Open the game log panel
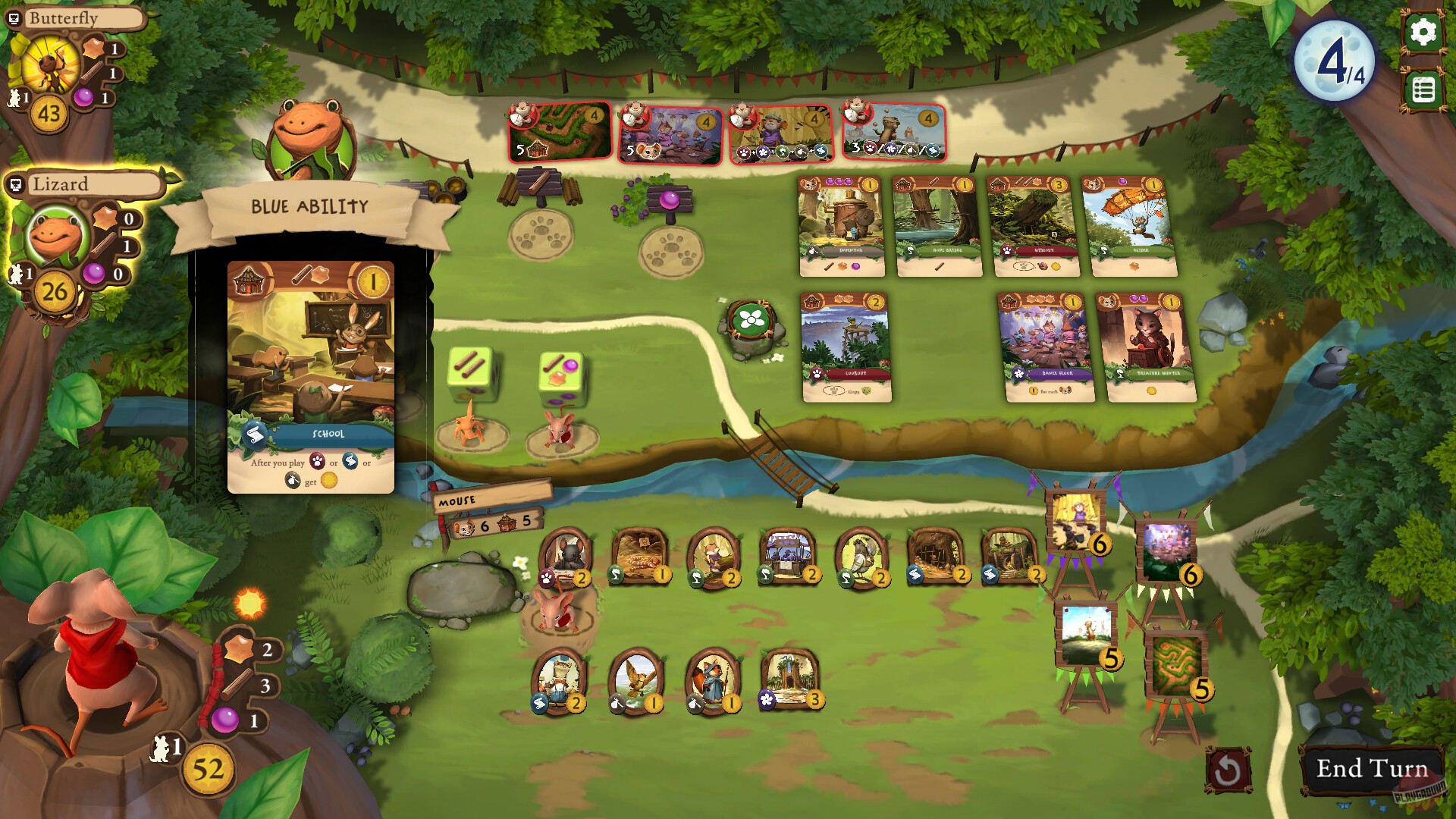The image size is (1456, 819). [x=1423, y=91]
